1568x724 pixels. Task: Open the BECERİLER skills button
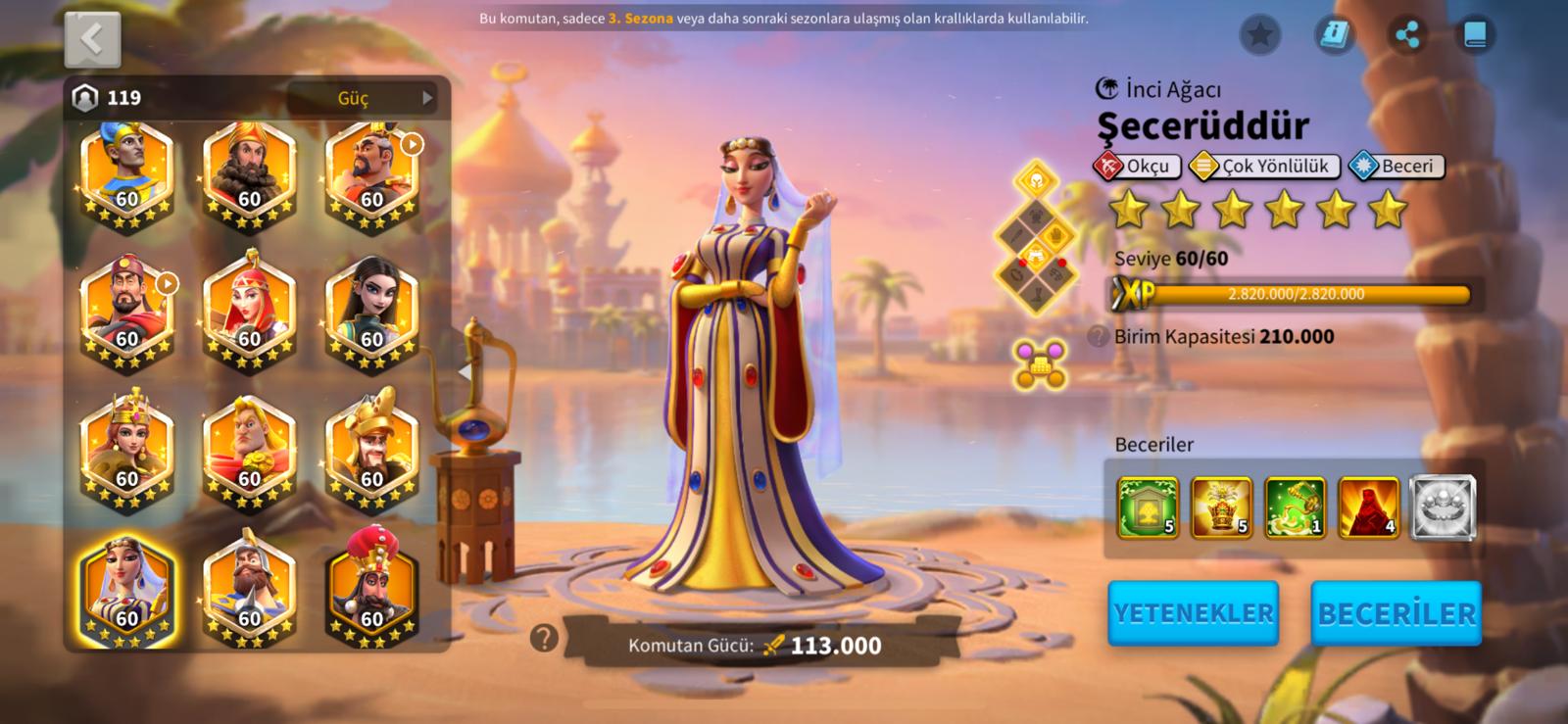click(x=1396, y=613)
